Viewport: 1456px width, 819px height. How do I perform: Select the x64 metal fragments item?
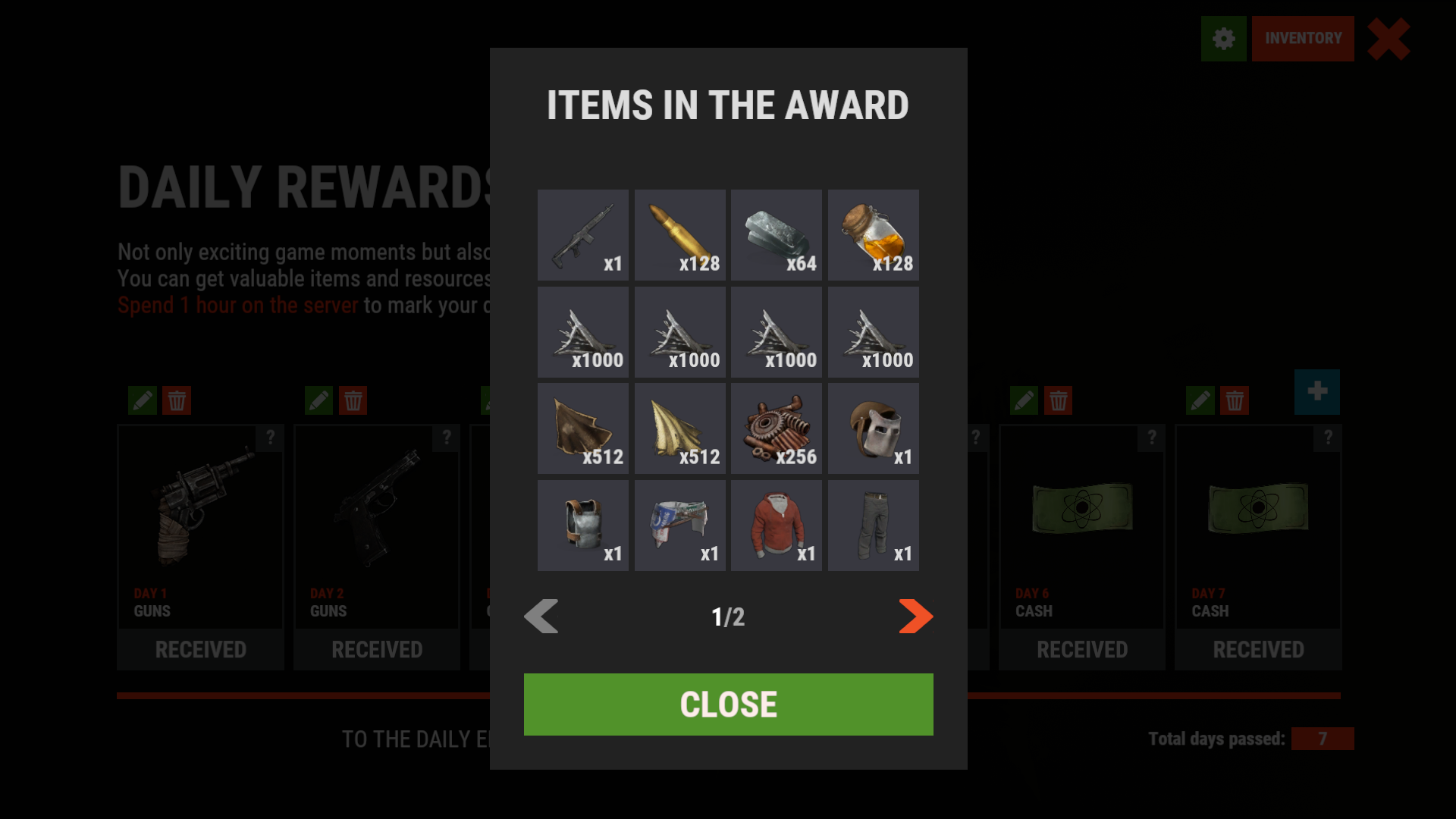pos(776,234)
